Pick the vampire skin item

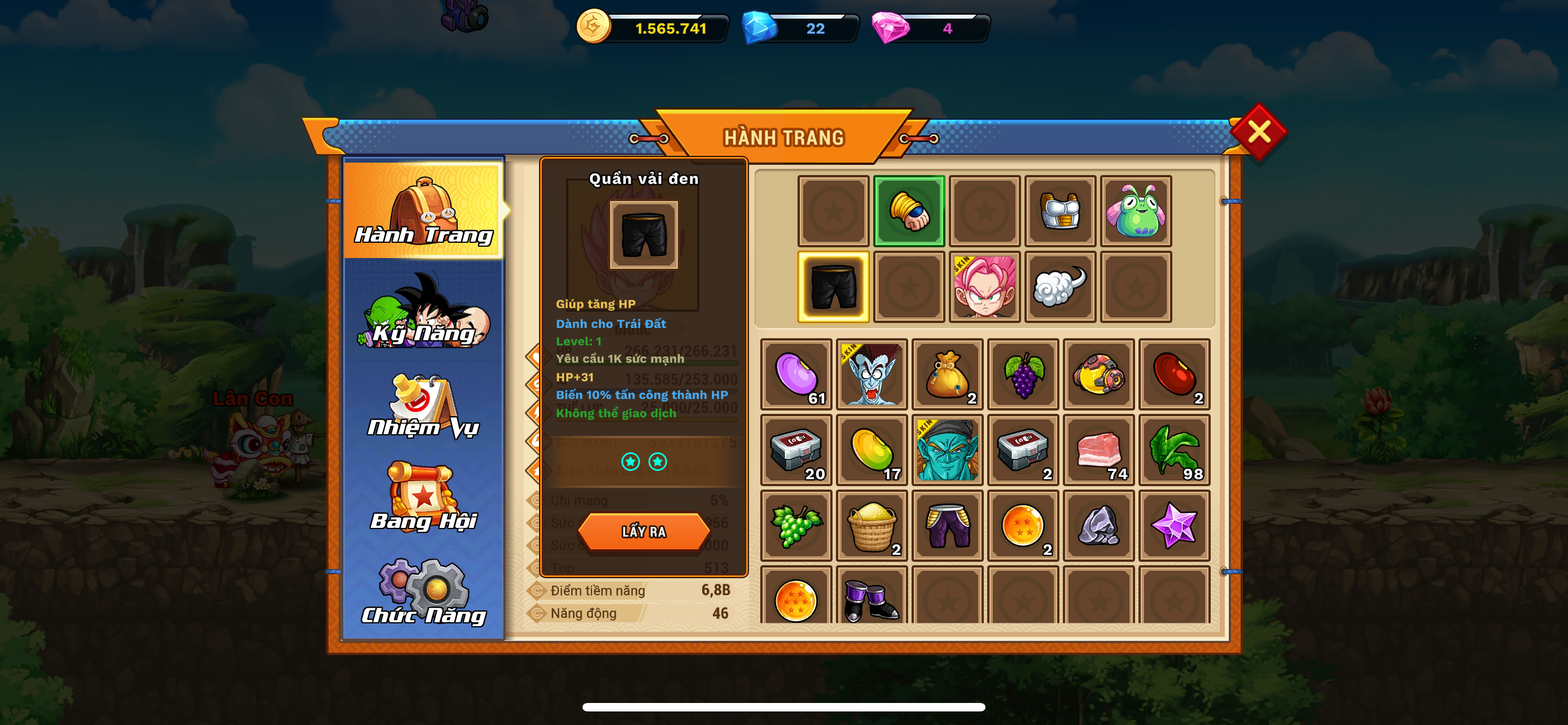click(x=871, y=374)
